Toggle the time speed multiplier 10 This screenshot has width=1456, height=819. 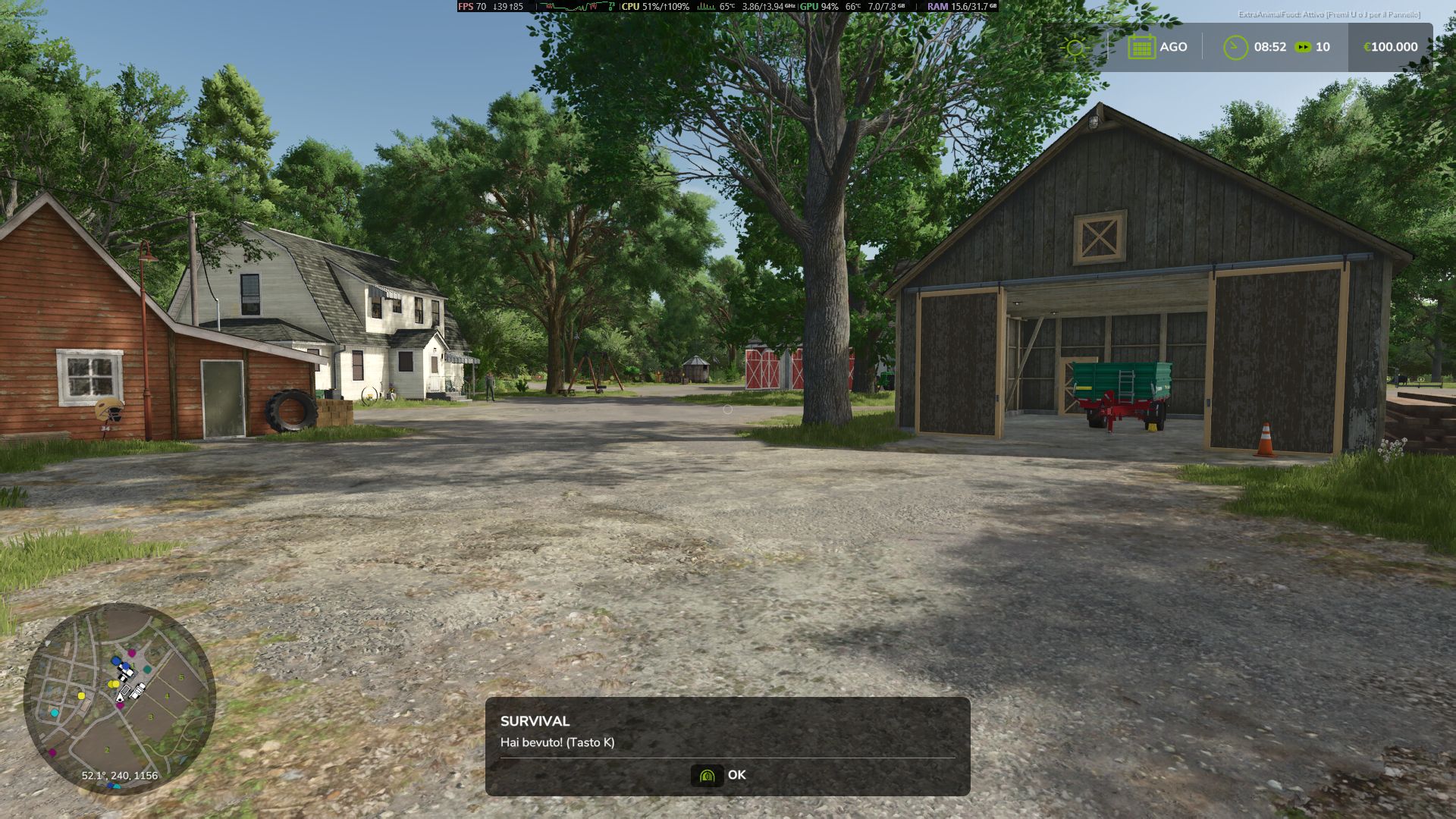[1322, 46]
